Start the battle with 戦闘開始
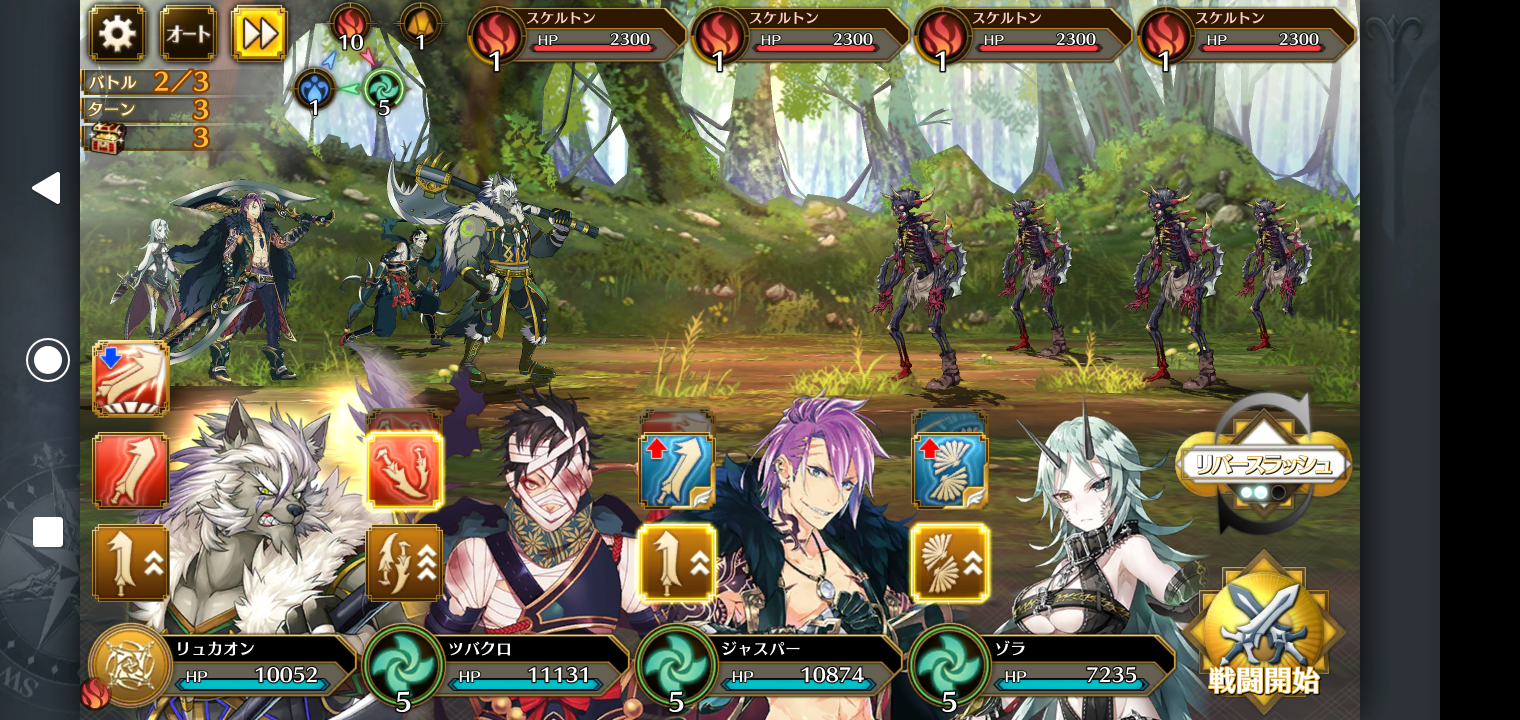The height and width of the screenshot is (720, 1520). point(1263,632)
